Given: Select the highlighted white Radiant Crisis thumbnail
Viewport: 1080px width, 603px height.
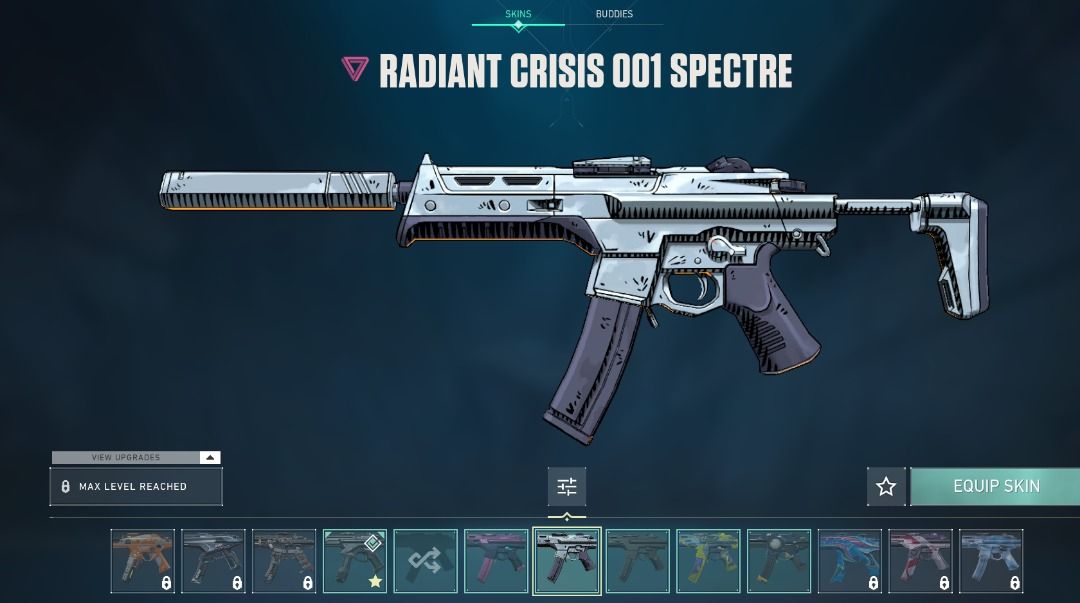Looking at the screenshot, I should pos(567,561).
